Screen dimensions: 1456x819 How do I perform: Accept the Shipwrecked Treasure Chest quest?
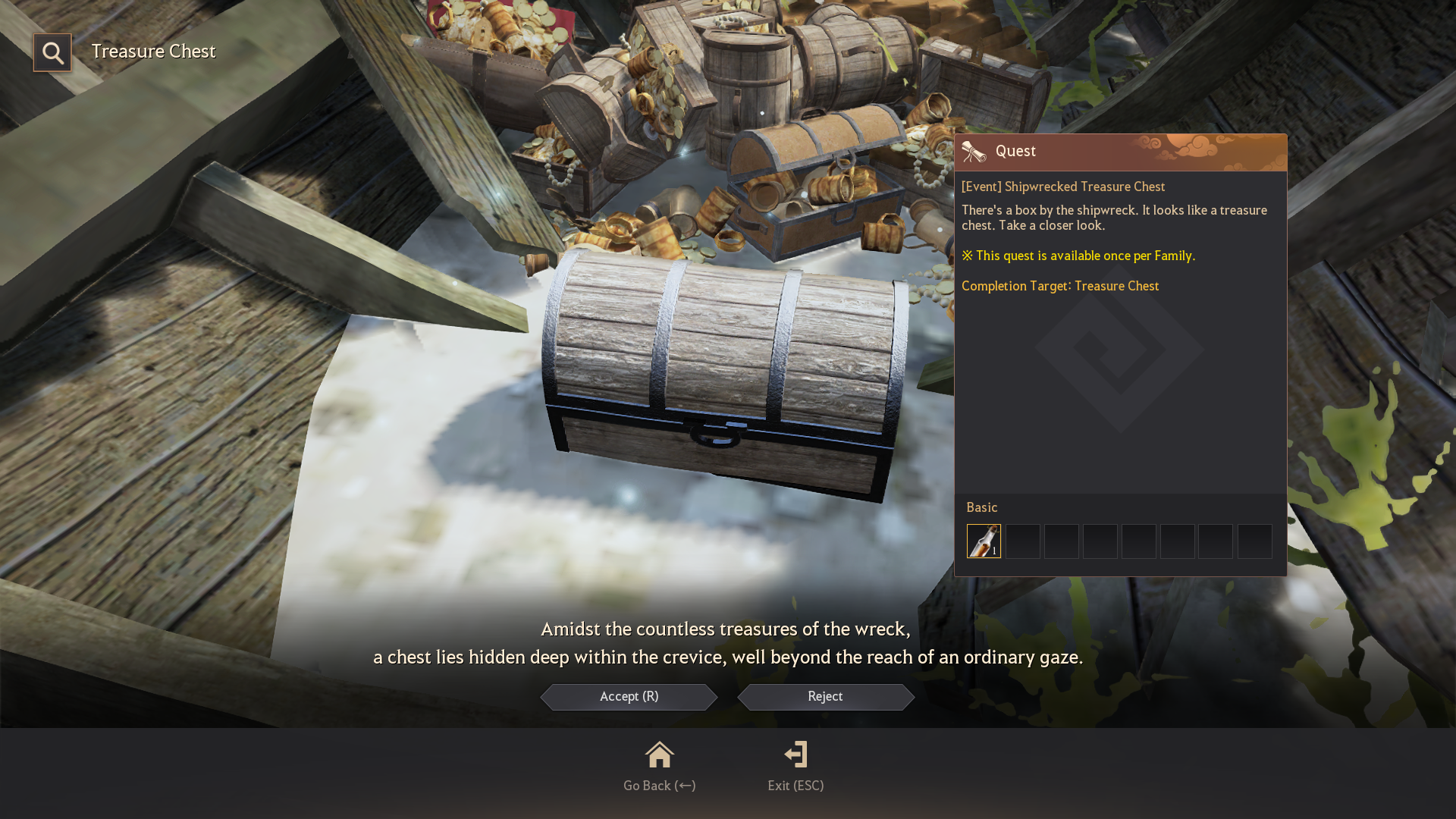click(629, 697)
